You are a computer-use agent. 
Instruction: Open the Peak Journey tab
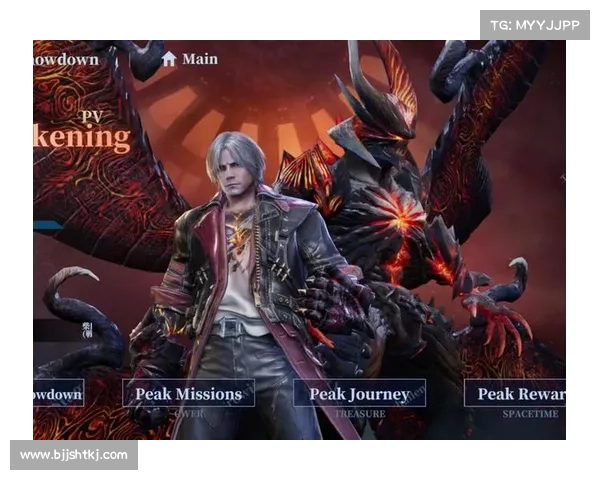pyautogui.click(x=359, y=393)
